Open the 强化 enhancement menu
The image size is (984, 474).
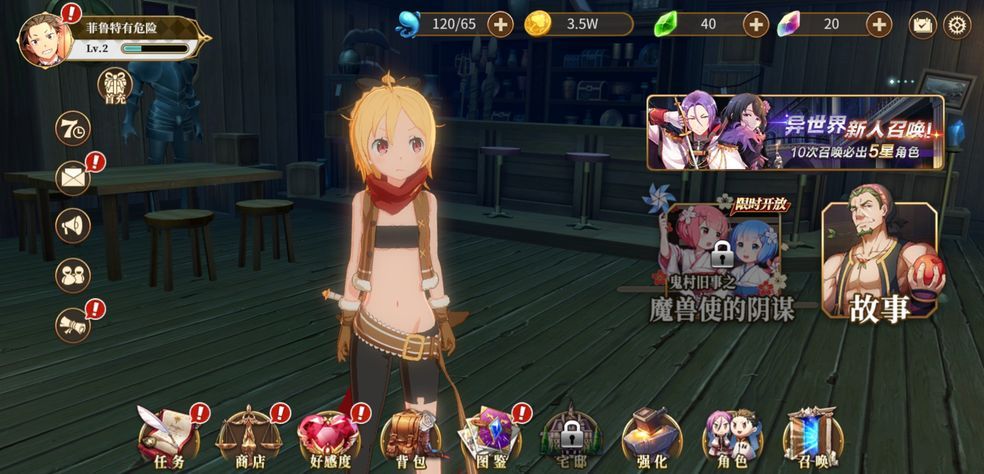point(651,436)
